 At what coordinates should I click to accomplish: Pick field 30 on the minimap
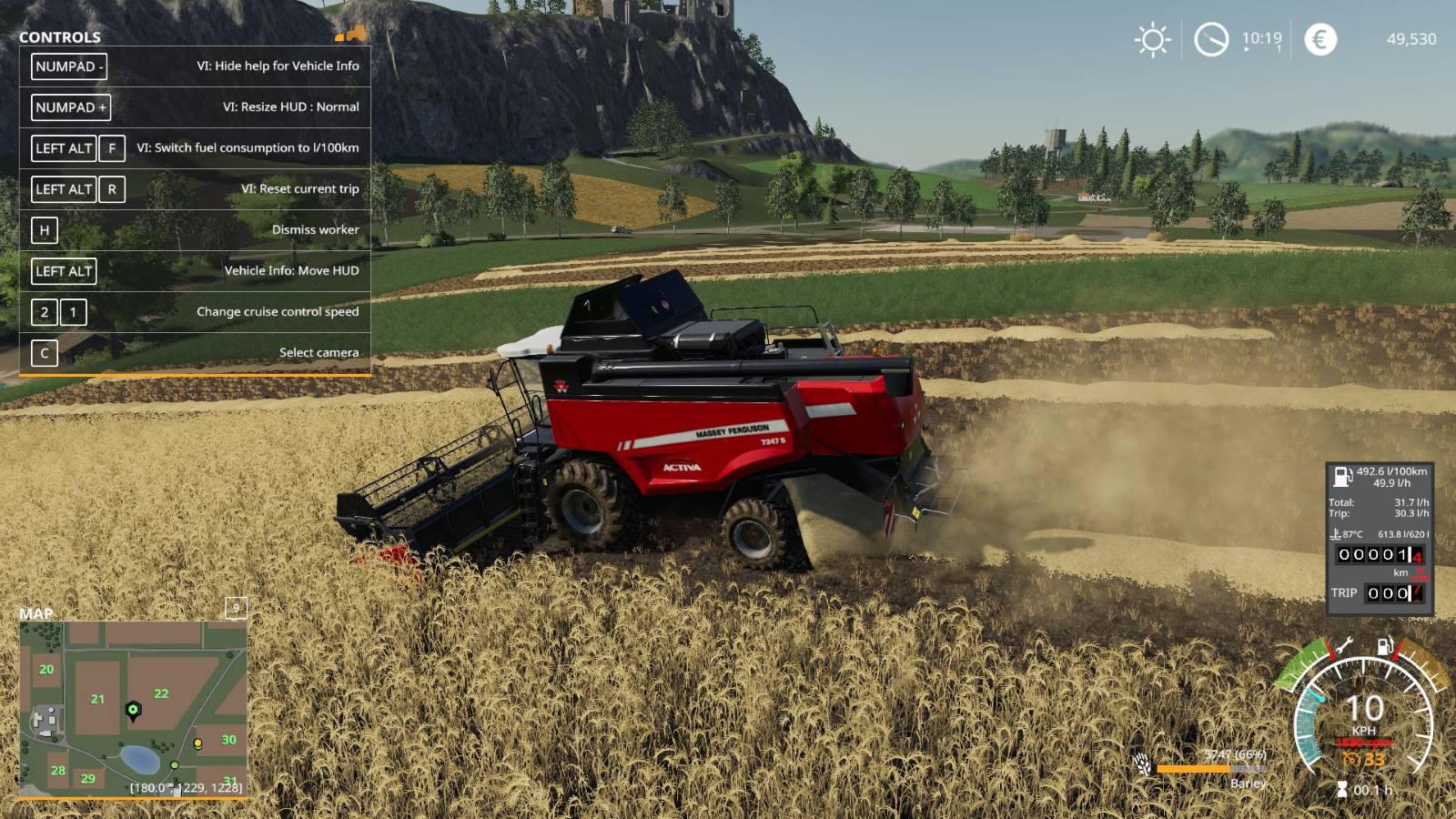coord(228,740)
